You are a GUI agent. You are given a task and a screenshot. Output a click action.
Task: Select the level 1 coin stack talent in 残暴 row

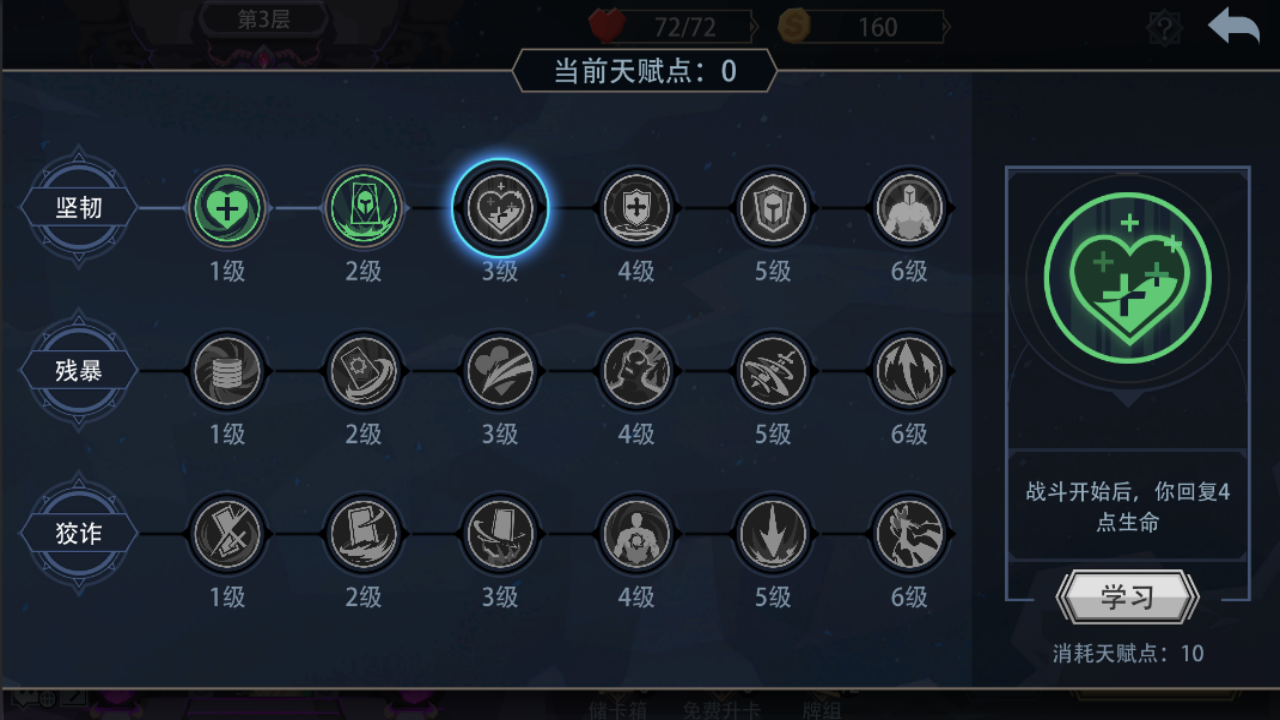227,371
